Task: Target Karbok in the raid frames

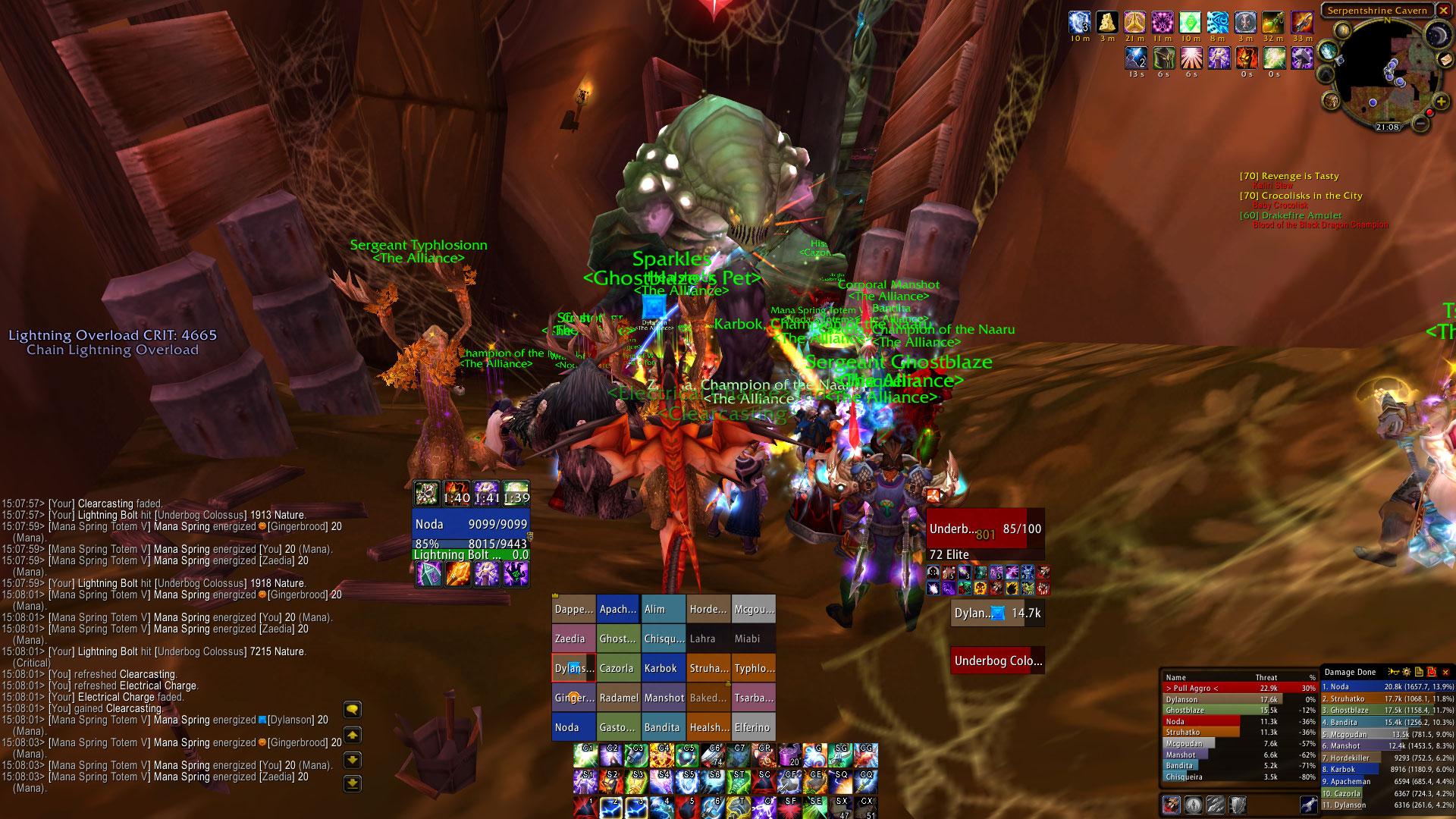Action: (663, 668)
